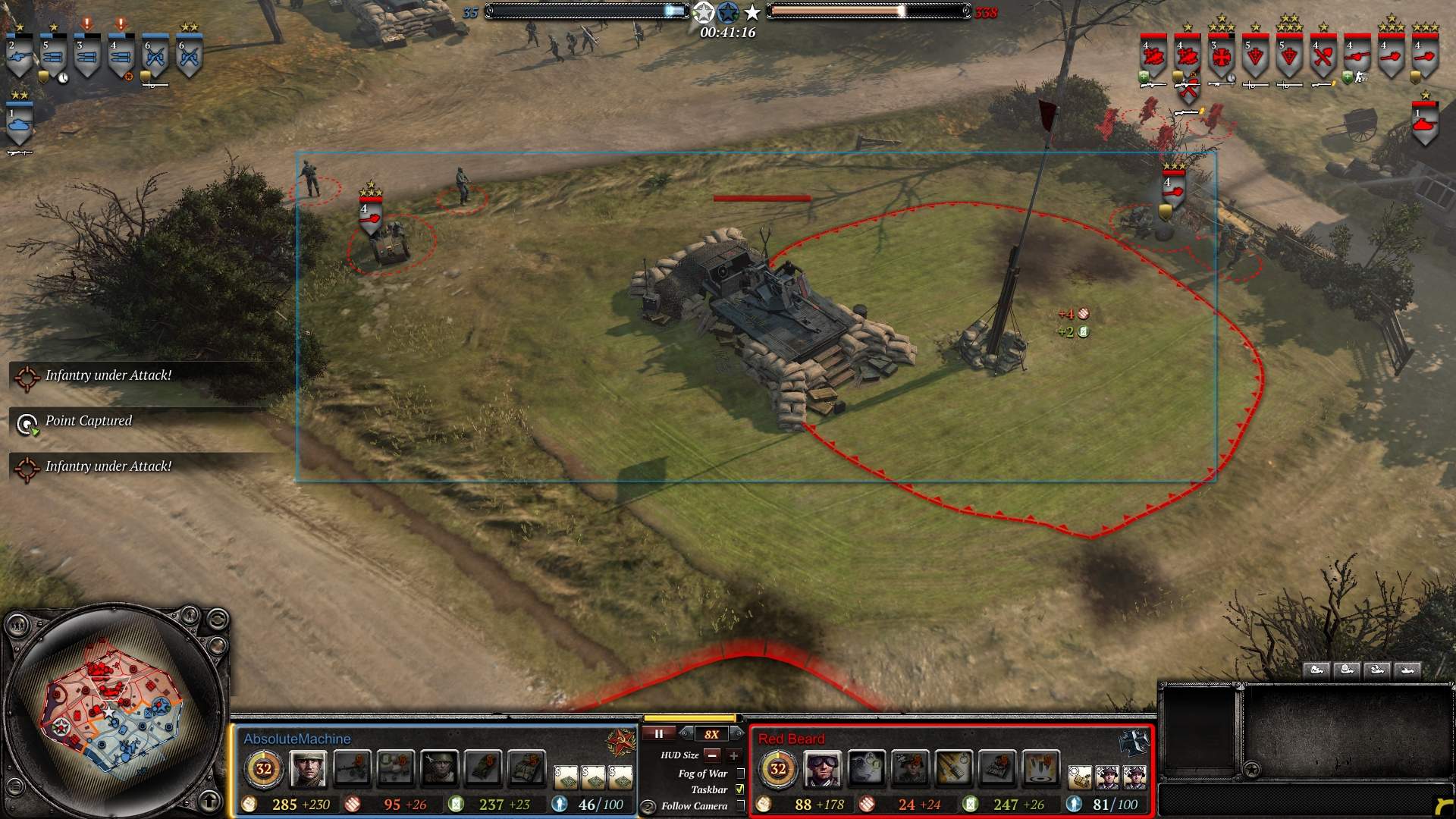Screen dimensions: 1456x819
Task: Open the Point Captured event notification
Action: pyautogui.click(x=88, y=421)
